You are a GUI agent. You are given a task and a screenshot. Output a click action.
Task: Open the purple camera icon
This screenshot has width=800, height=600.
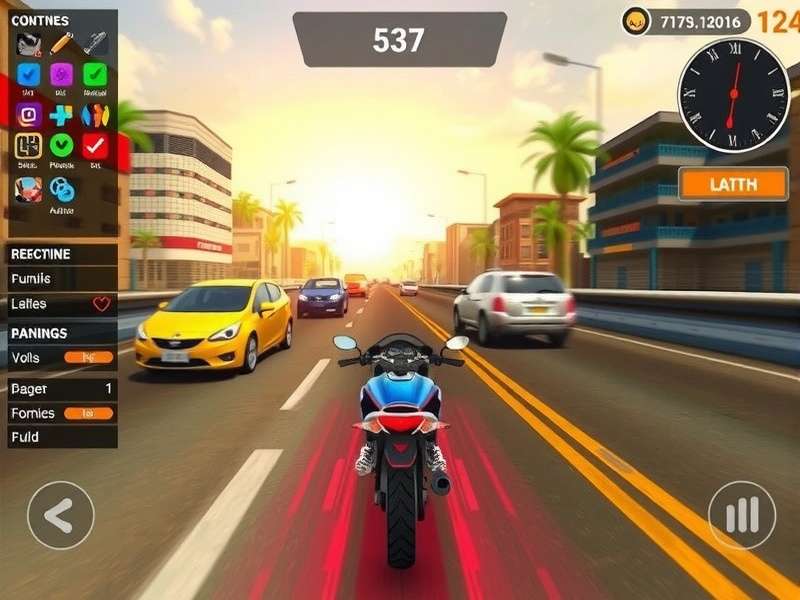[29, 114]
